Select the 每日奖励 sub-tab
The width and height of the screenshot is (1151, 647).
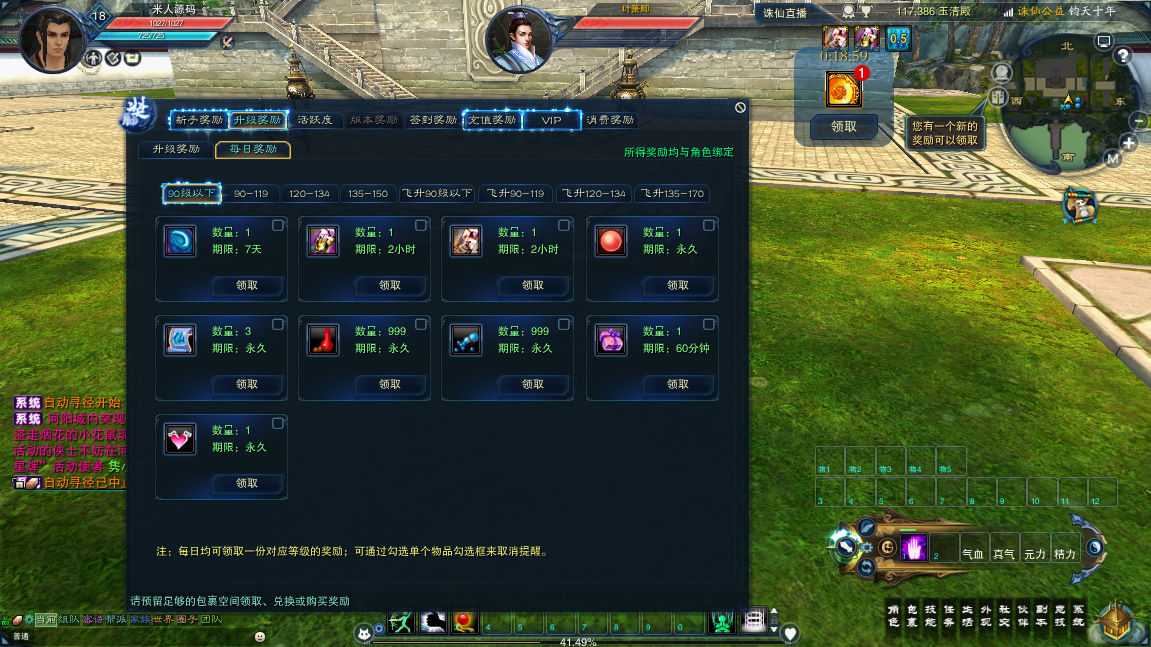coord(253,150)
